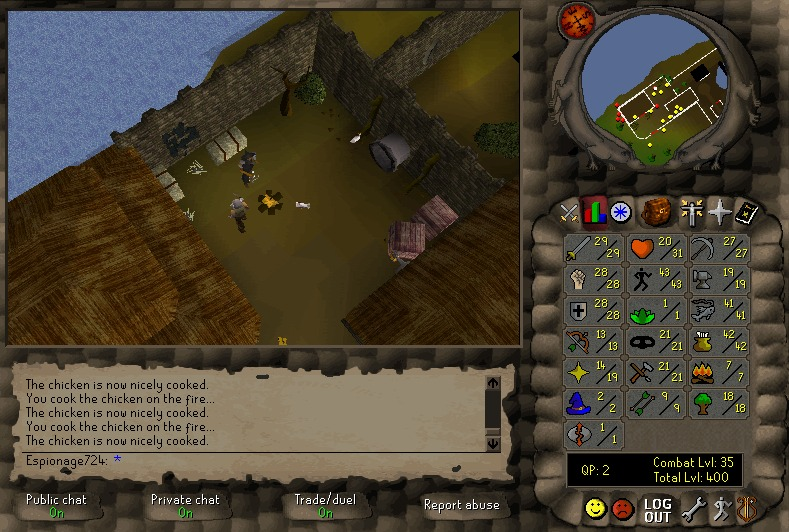
Task: Open the yellow smiley friends list
Action: click(x=597, y=510)
